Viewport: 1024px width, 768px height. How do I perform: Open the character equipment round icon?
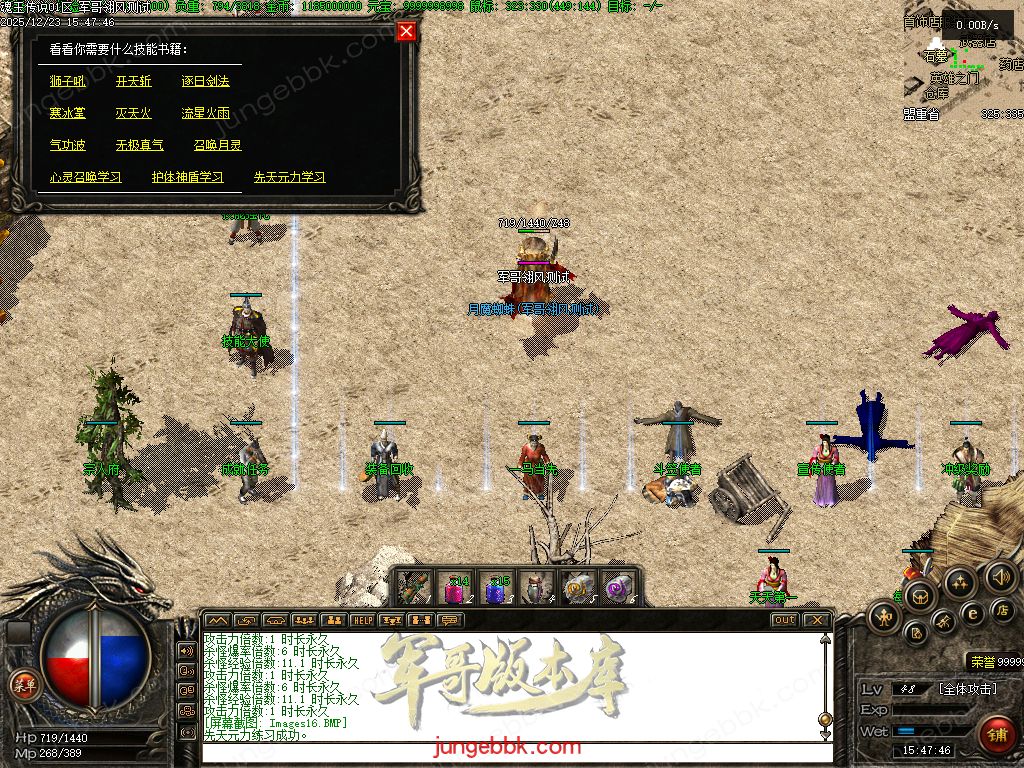click(884, 617)
